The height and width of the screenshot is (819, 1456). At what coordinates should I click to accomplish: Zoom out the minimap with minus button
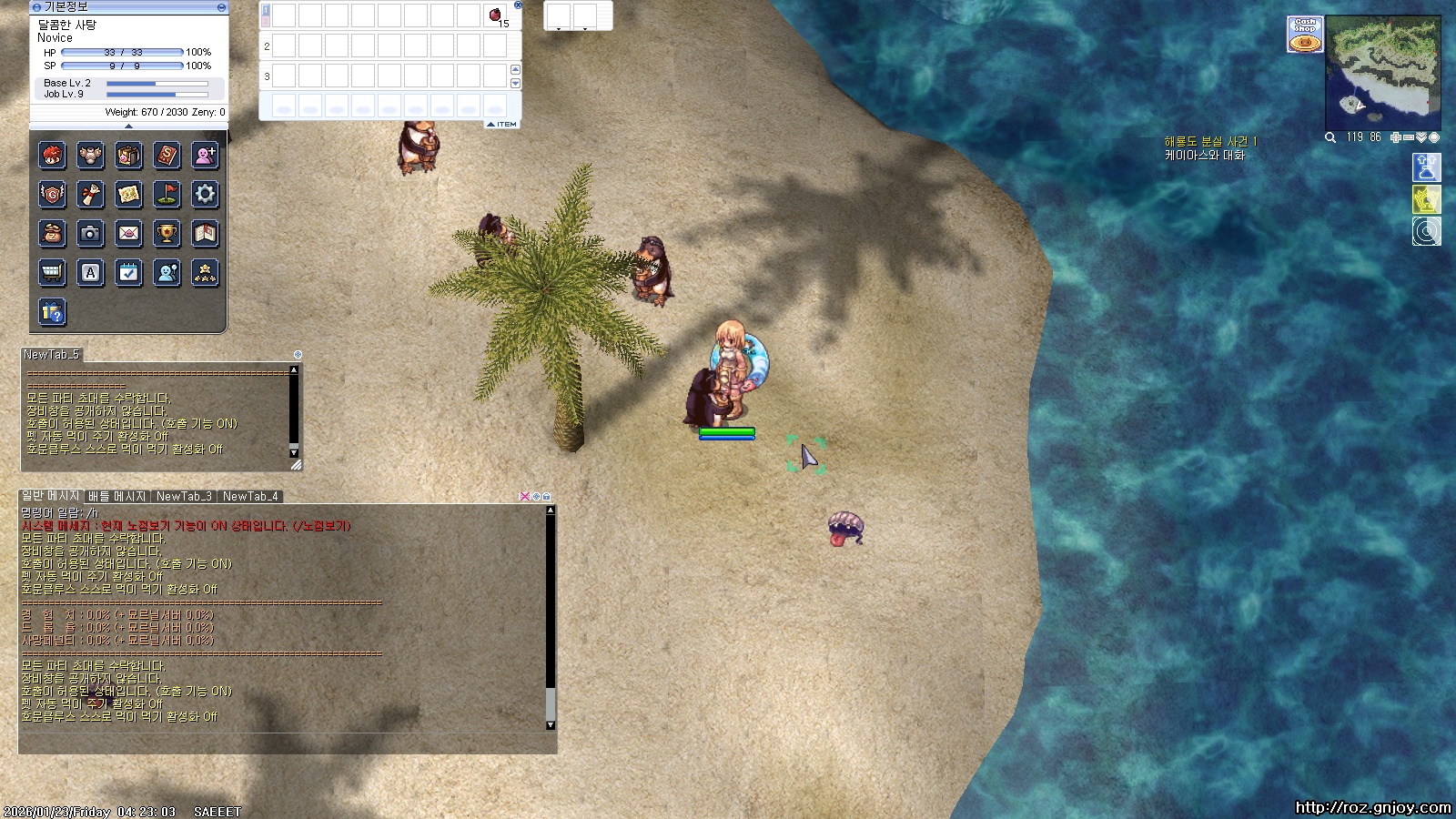[1409, 137]
